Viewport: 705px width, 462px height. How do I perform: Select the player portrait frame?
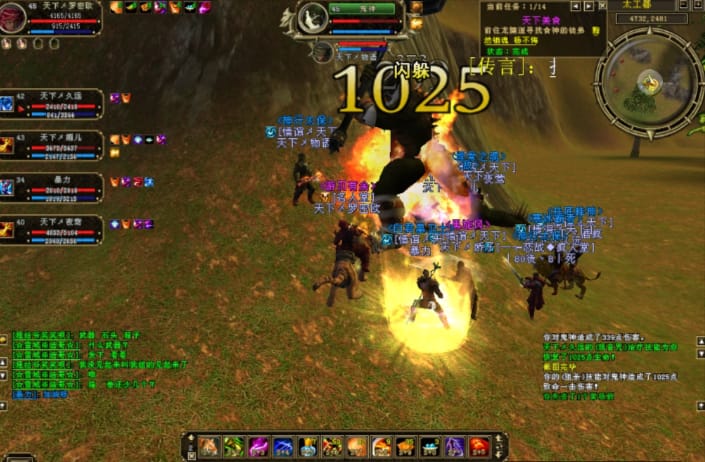point(14,17)
